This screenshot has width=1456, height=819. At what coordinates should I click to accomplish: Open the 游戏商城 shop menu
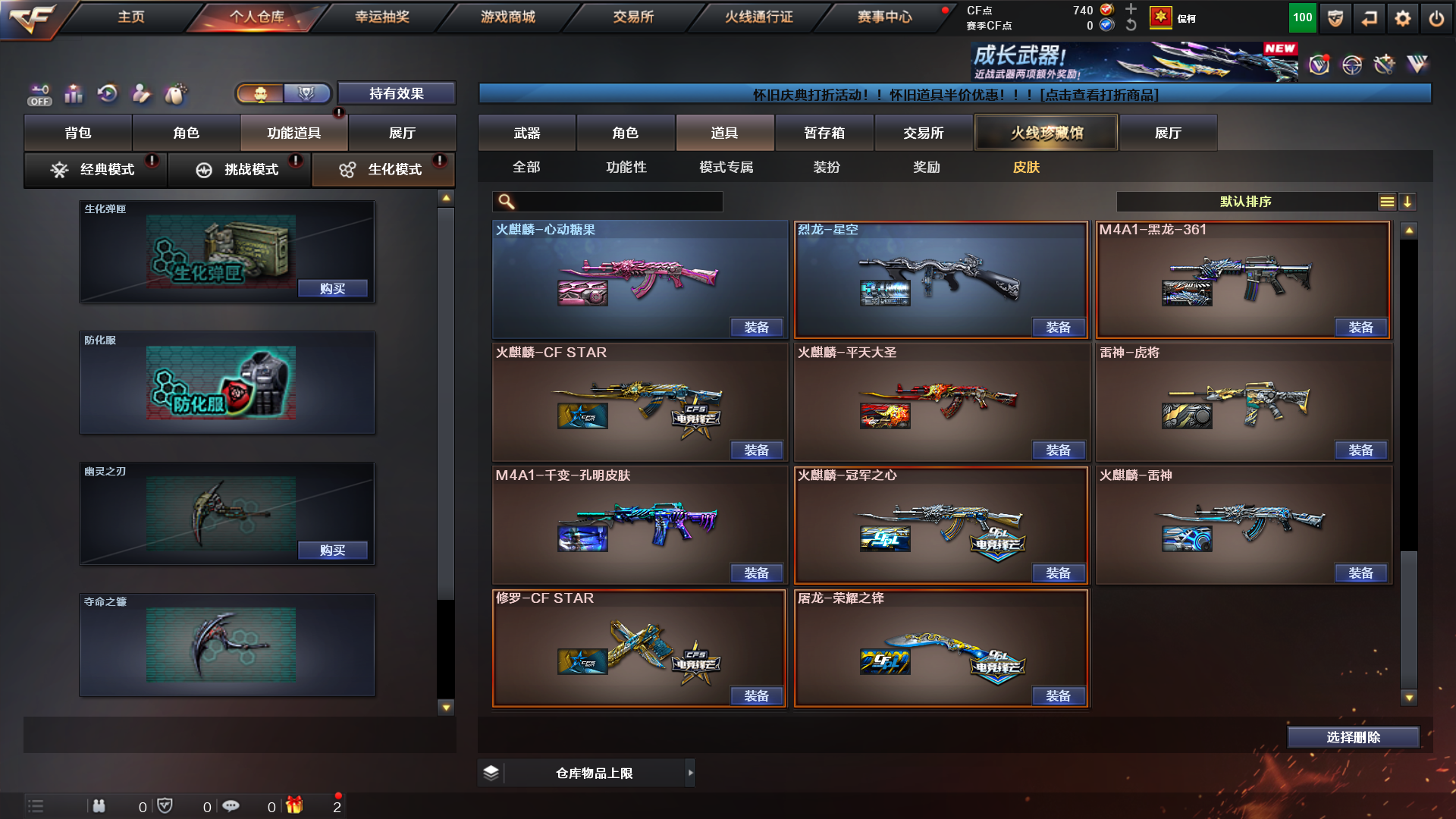tap(507, 17)
